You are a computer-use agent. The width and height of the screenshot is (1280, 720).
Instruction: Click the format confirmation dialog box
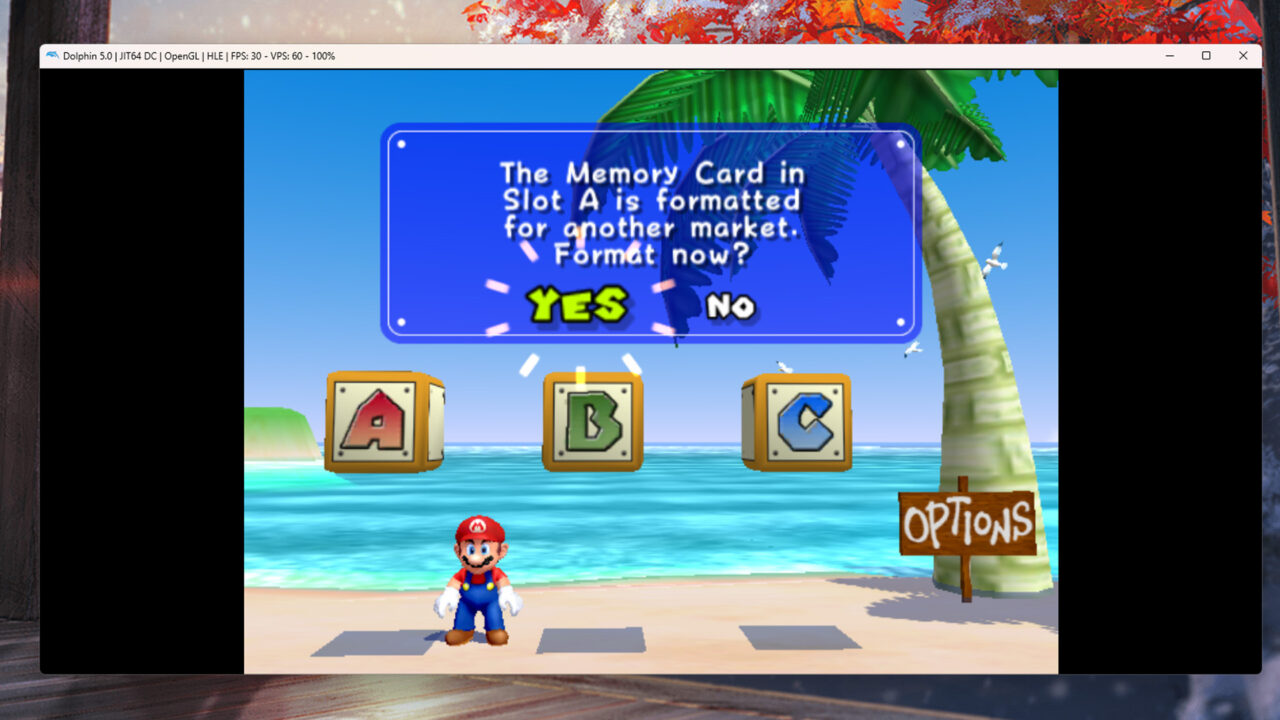pyautogui.click(x=648, y=230)
